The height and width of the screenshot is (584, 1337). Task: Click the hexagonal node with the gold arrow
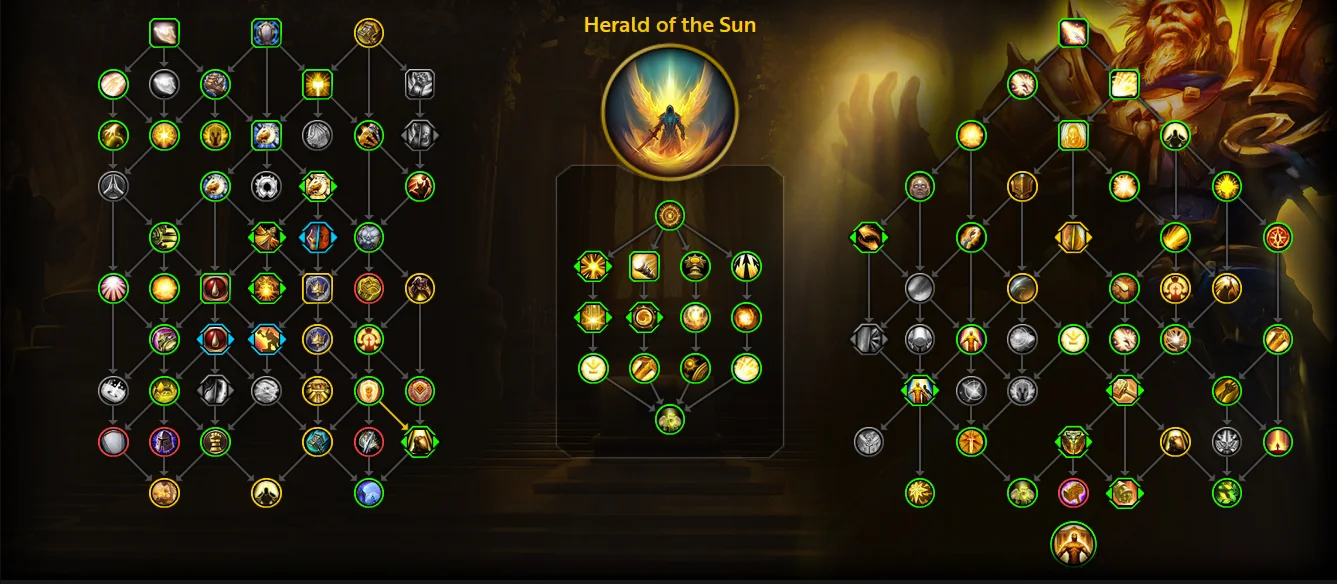(x=419, y=441)
